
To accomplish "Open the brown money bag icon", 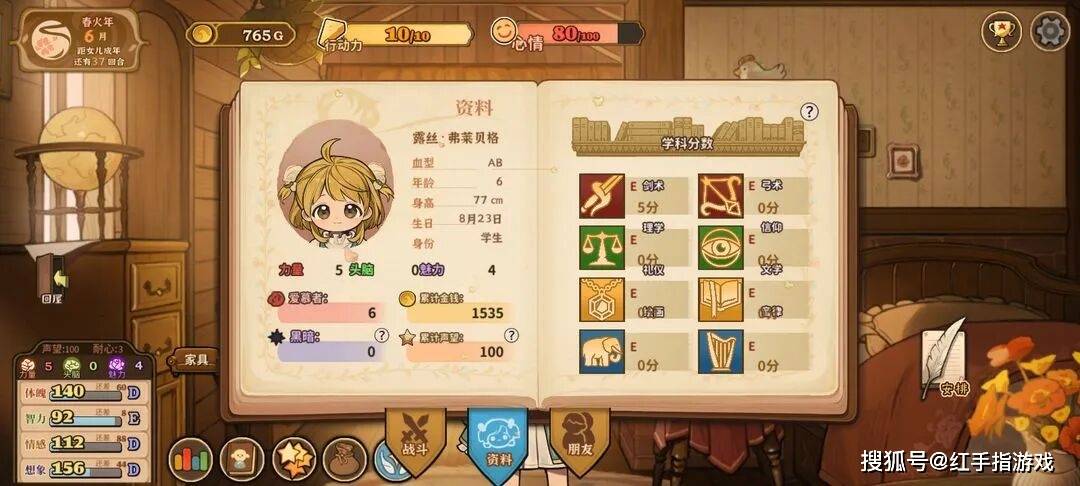I will tap(345, 460).
